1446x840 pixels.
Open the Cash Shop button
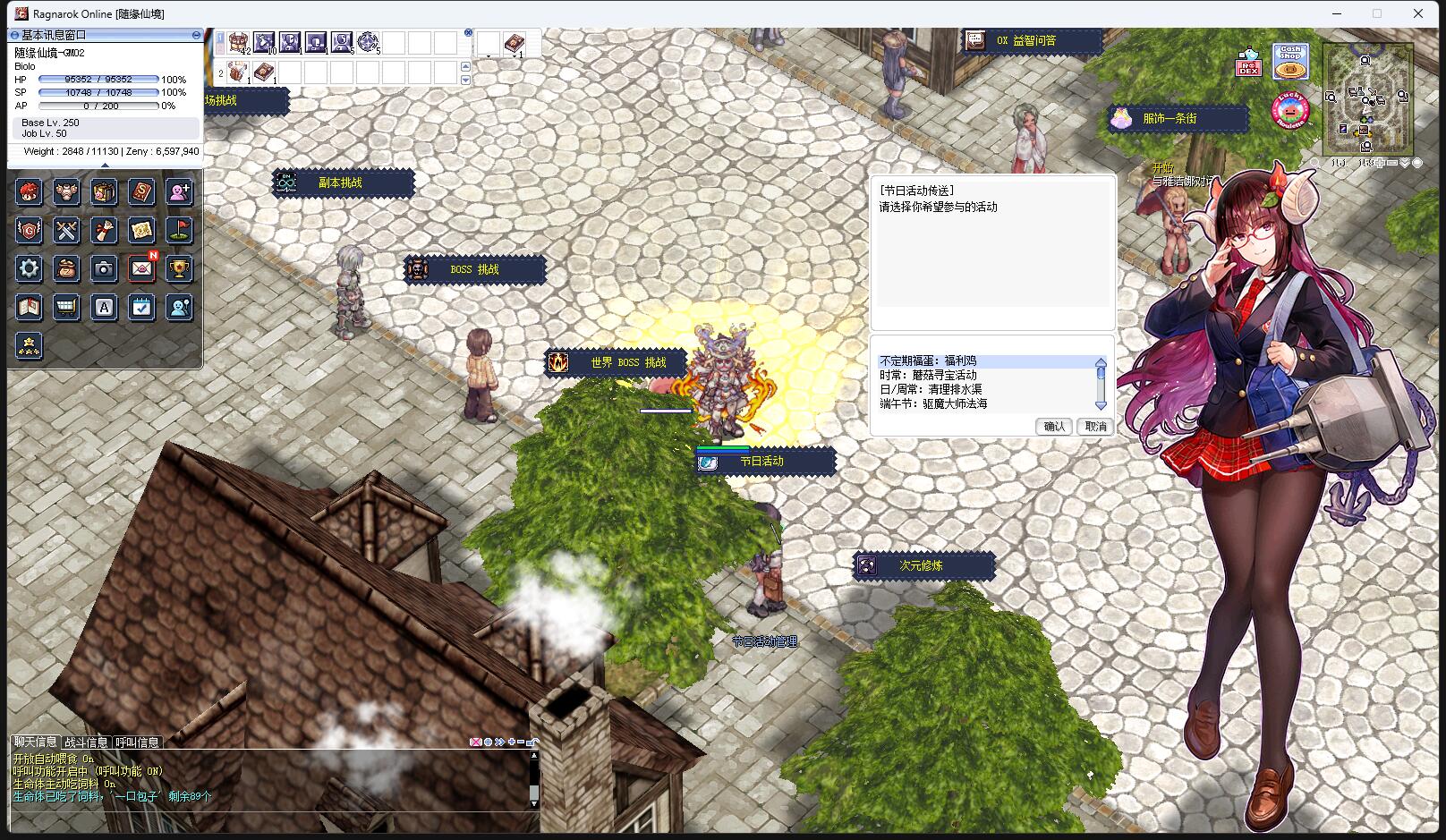[x=1290, y=61]
